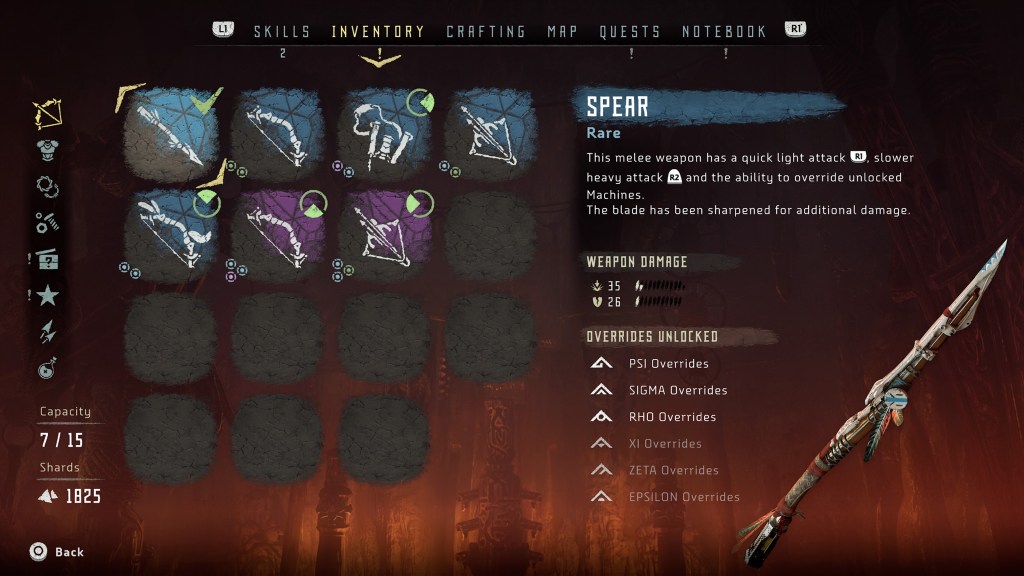Show the resources category with bolts icon
Viewport: 1024px width, 576px height.
[47, 222]
